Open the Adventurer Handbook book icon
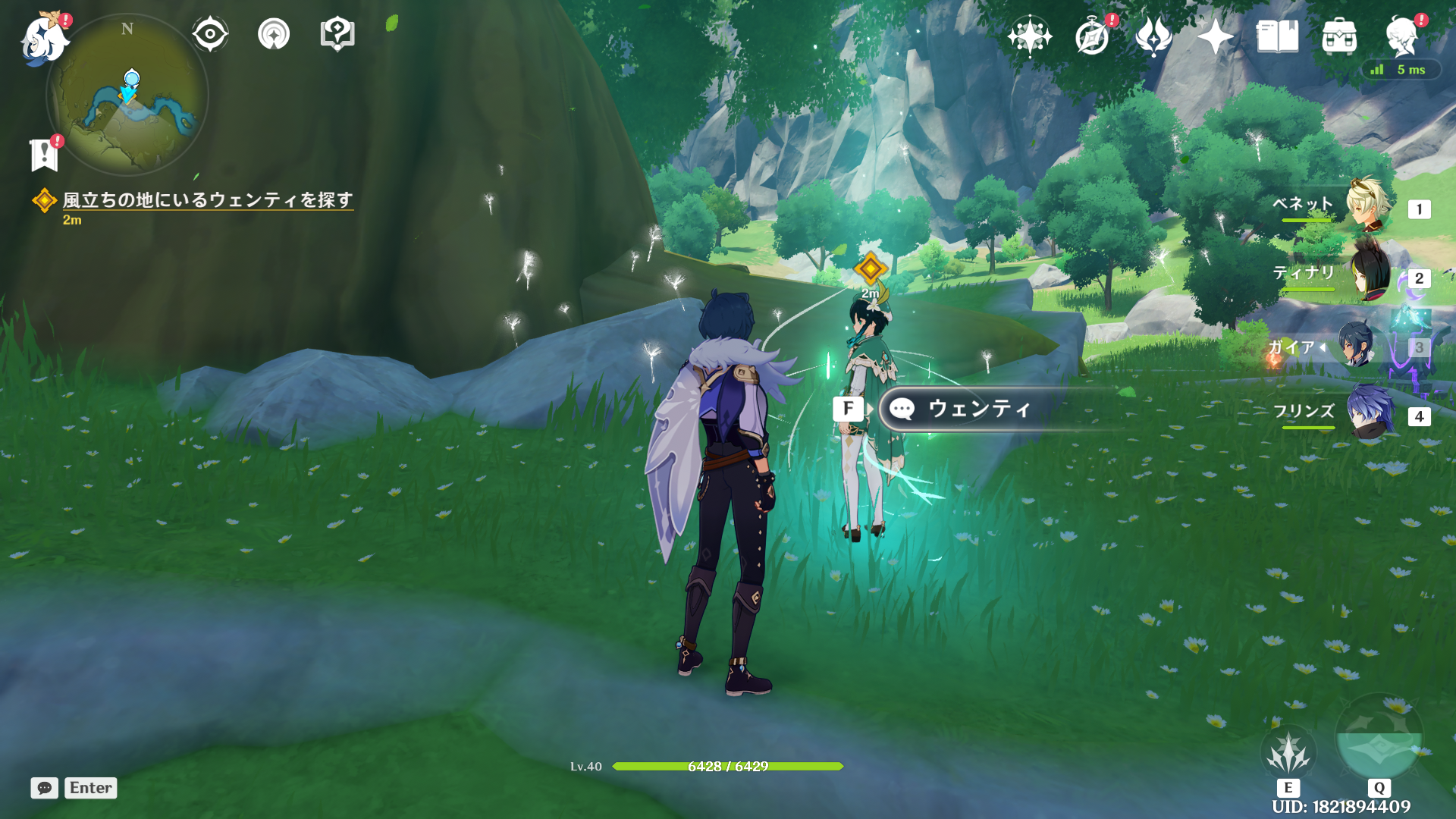 click(x=1277, y=36)
